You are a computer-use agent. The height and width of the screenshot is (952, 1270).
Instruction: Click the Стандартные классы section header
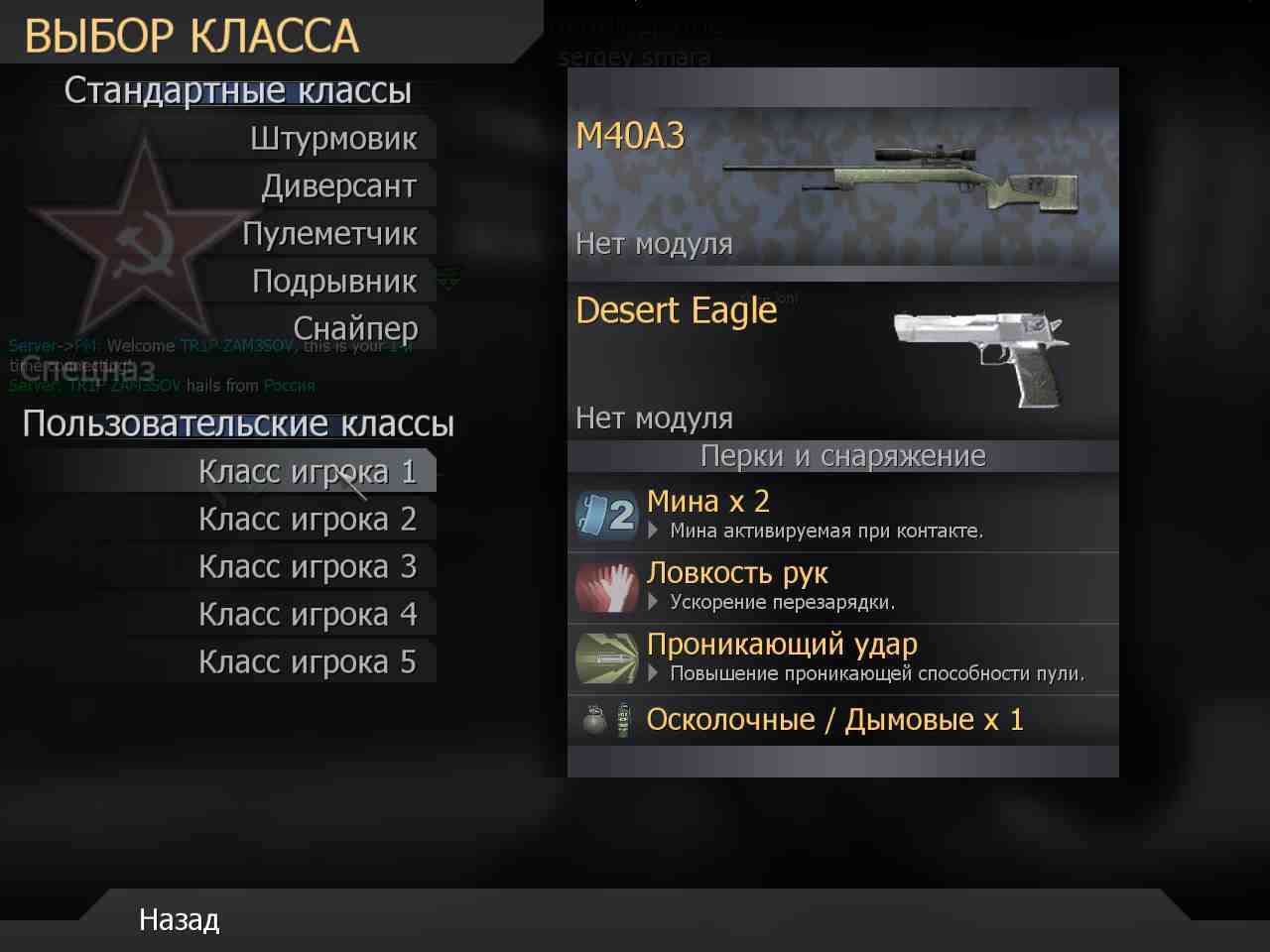[238, 90]
